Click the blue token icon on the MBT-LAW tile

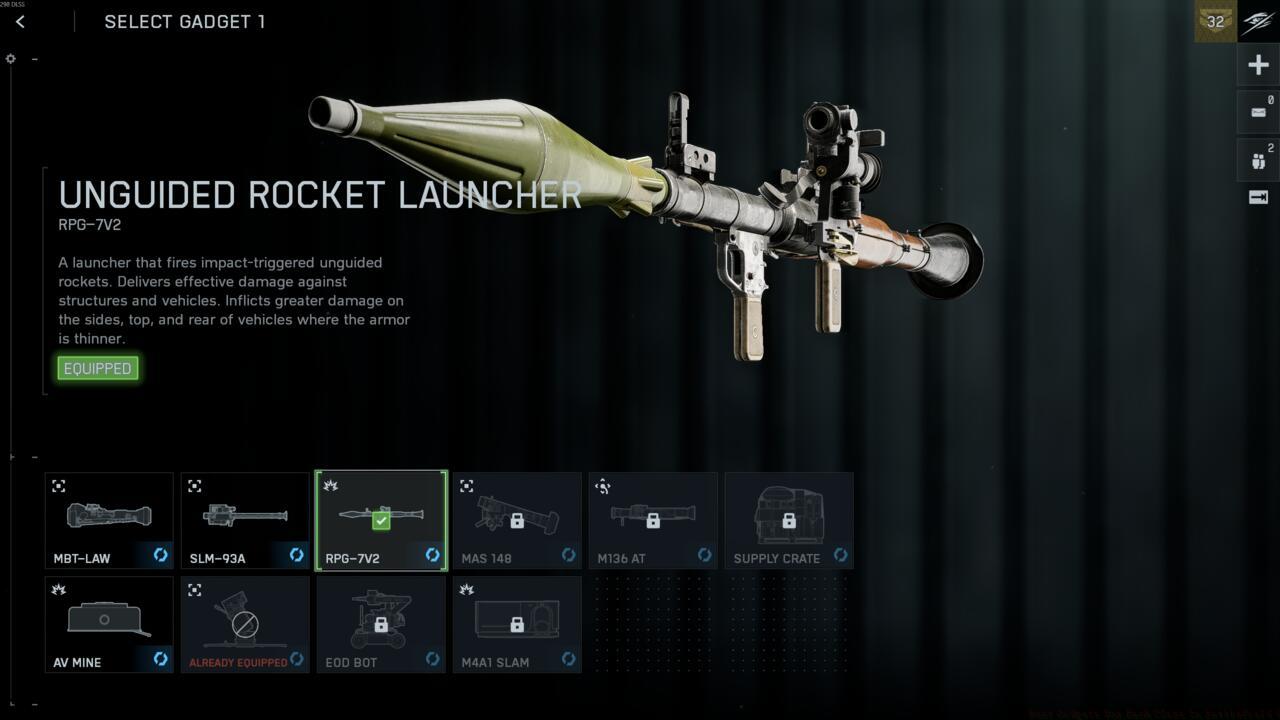point(160,555)
